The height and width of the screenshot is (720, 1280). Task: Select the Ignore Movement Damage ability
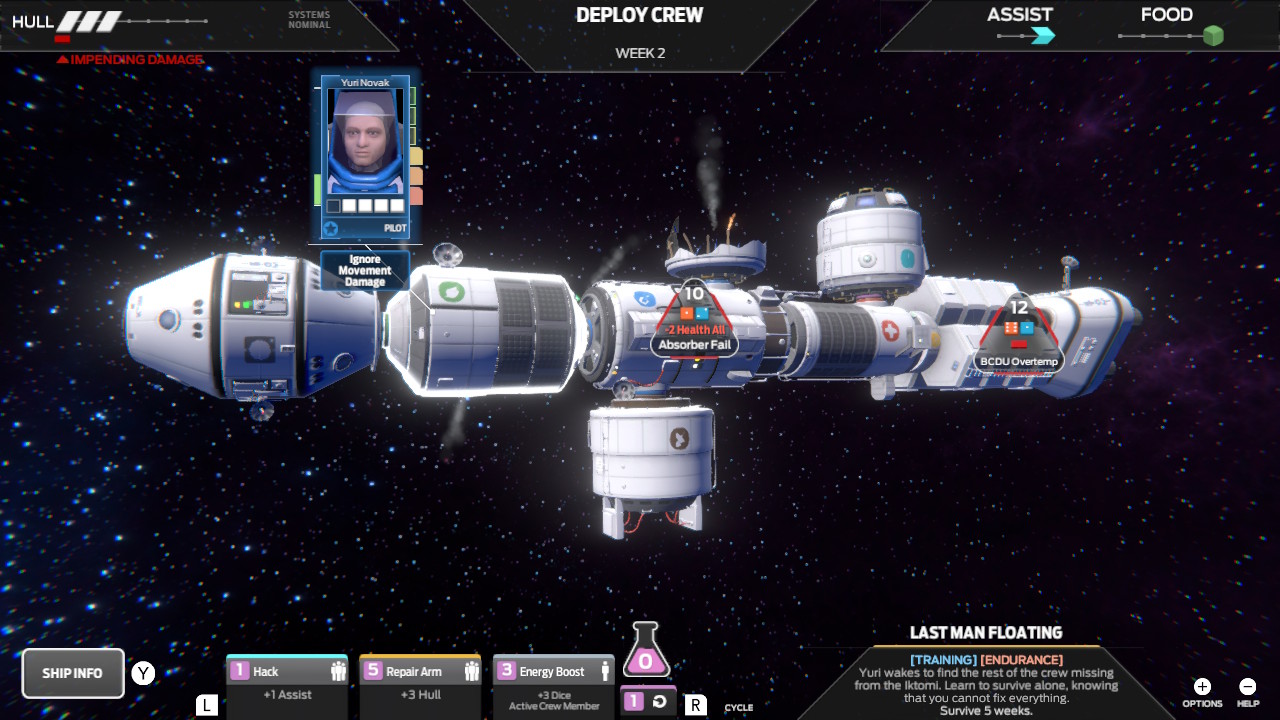click(365, 271)
